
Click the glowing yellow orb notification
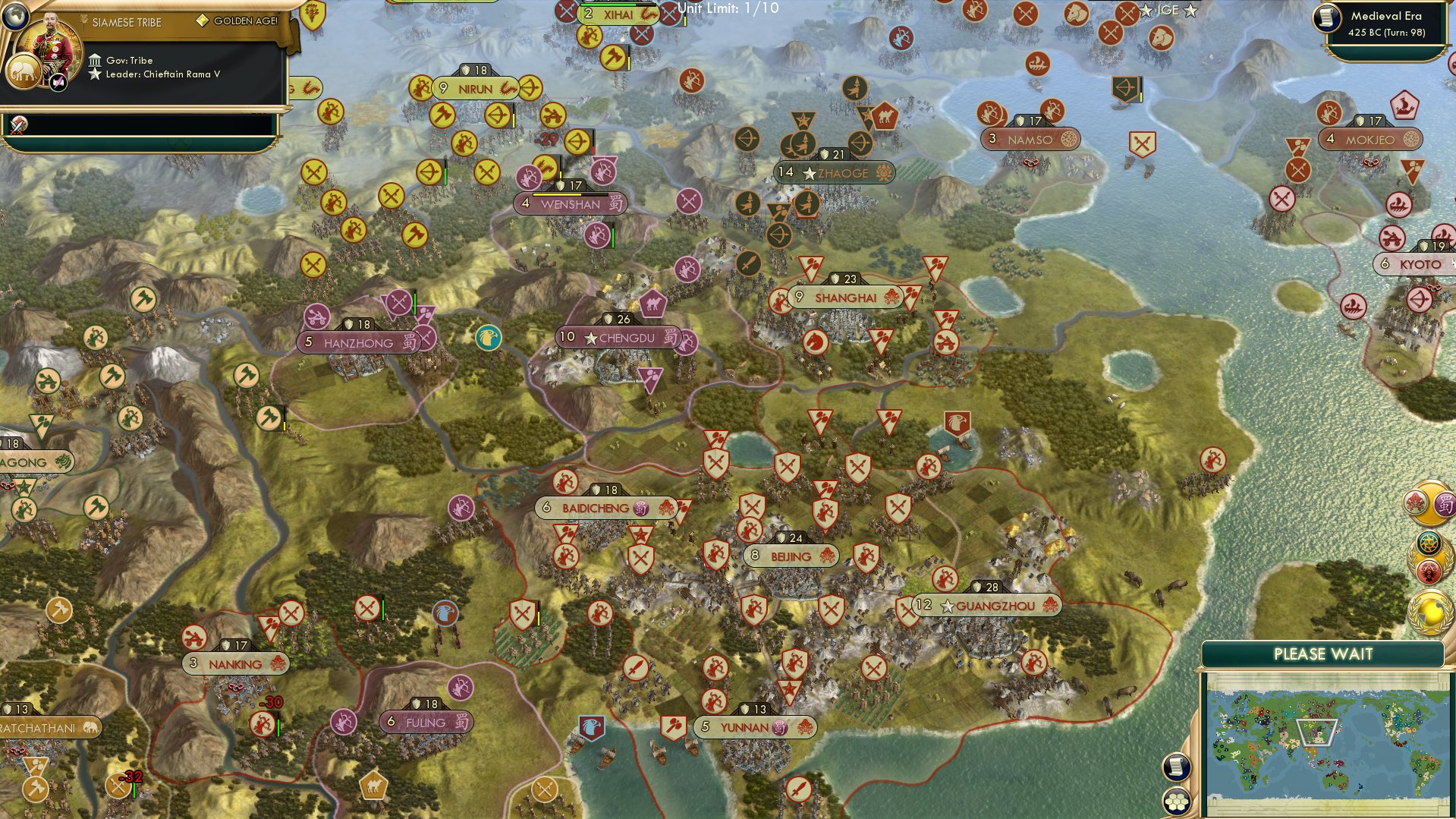[1431, 613]
